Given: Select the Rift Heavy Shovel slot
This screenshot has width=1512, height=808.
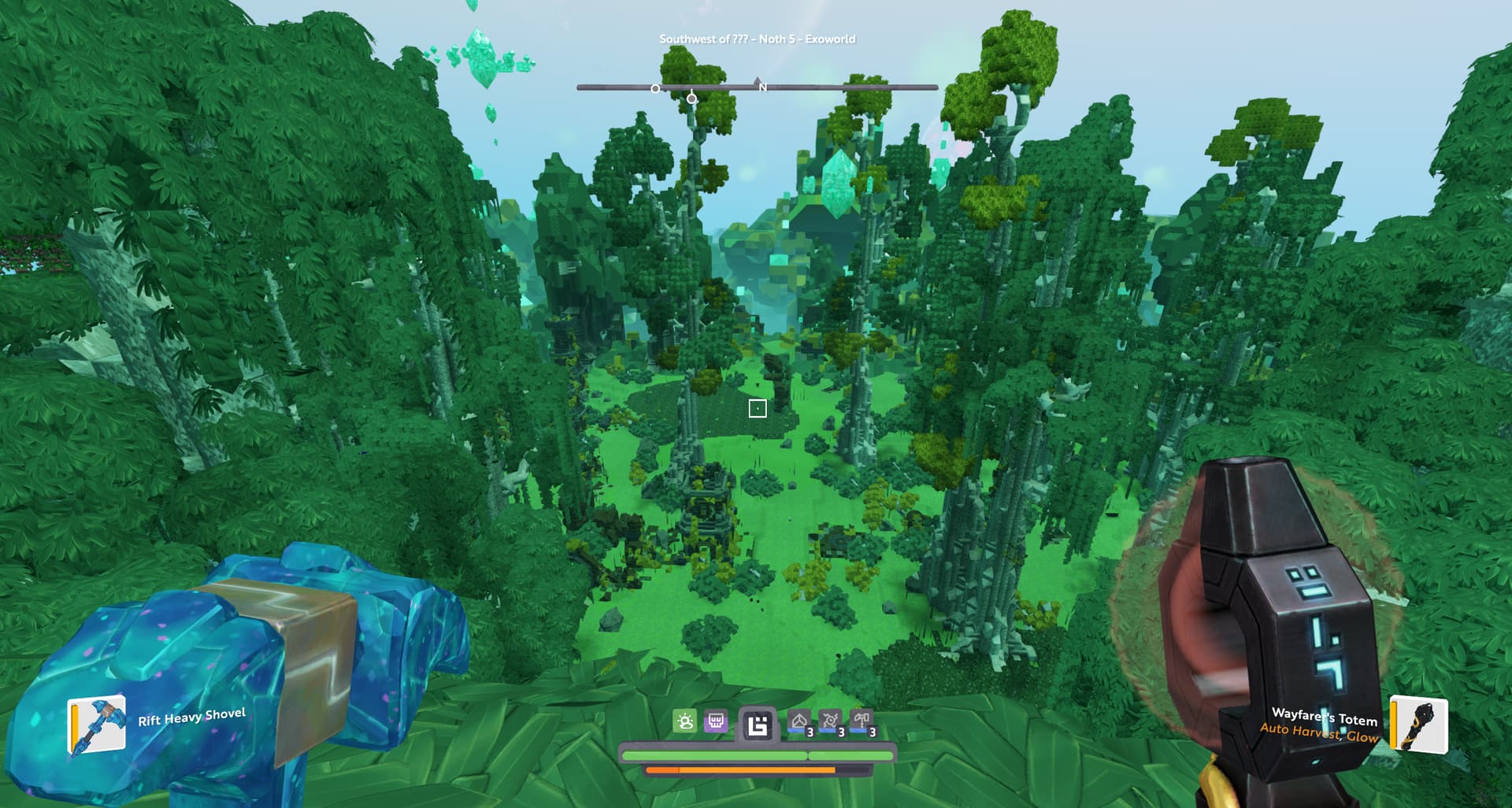Looking at the screenshot, I should (x=97, y=725).
